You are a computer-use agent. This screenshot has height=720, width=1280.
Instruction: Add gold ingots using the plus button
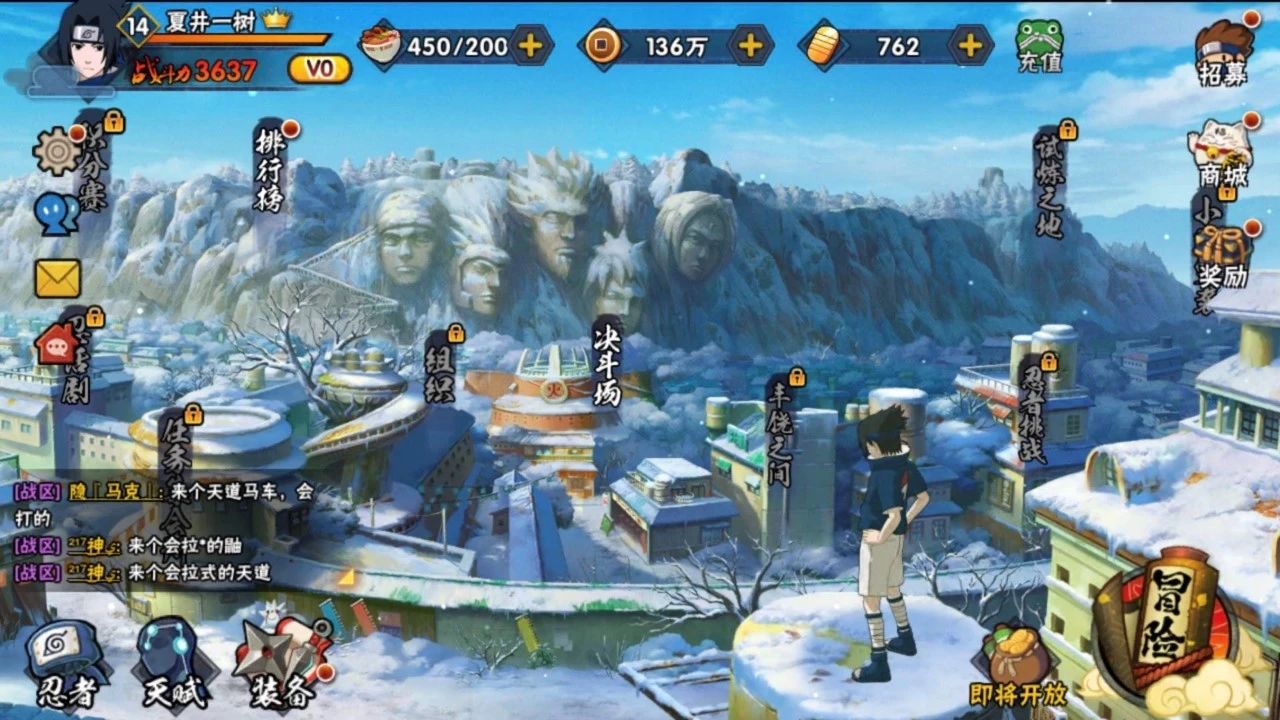969,45
